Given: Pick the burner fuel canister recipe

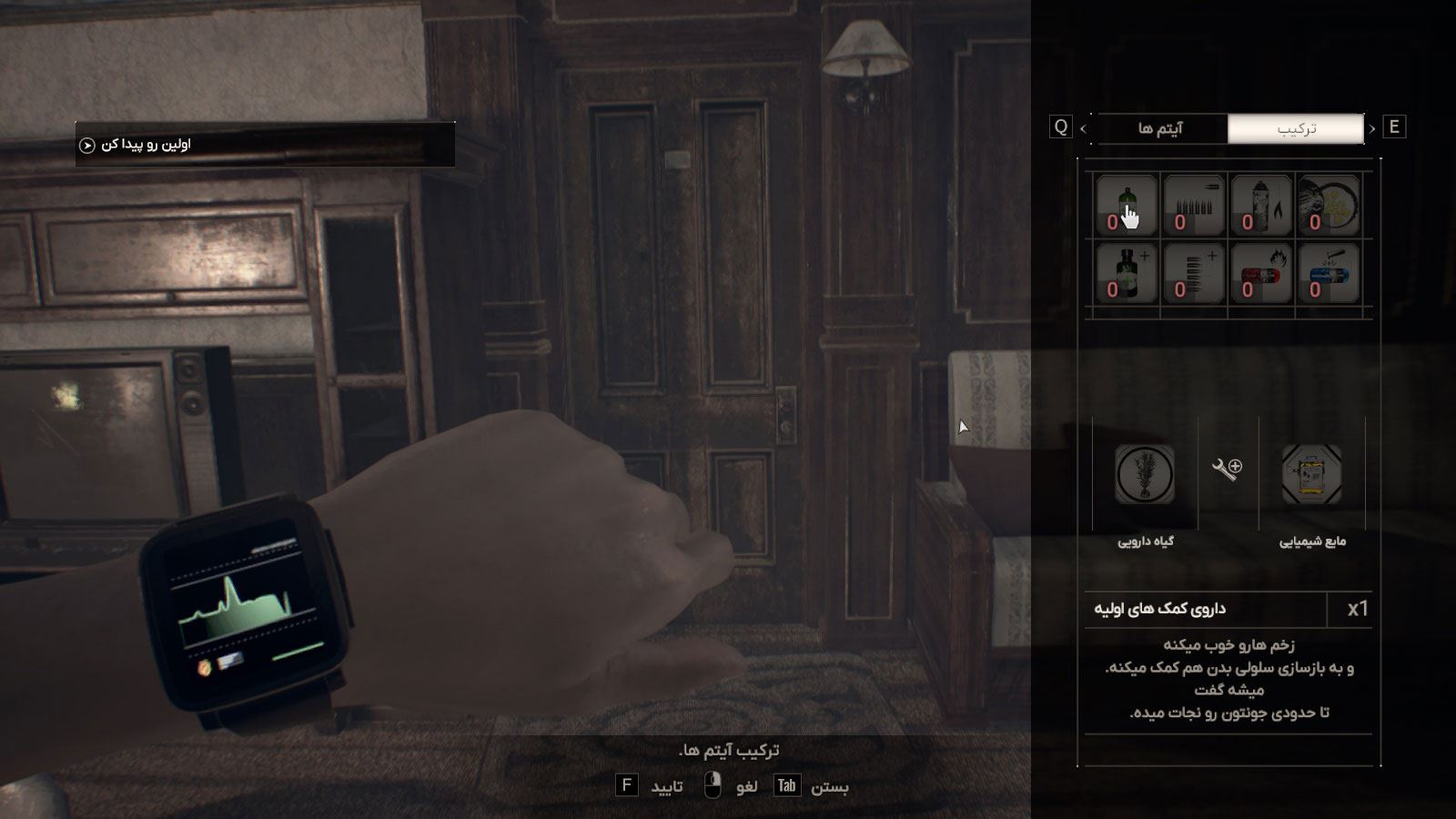Looking at the screenshot, I should tap(1260, 206).
